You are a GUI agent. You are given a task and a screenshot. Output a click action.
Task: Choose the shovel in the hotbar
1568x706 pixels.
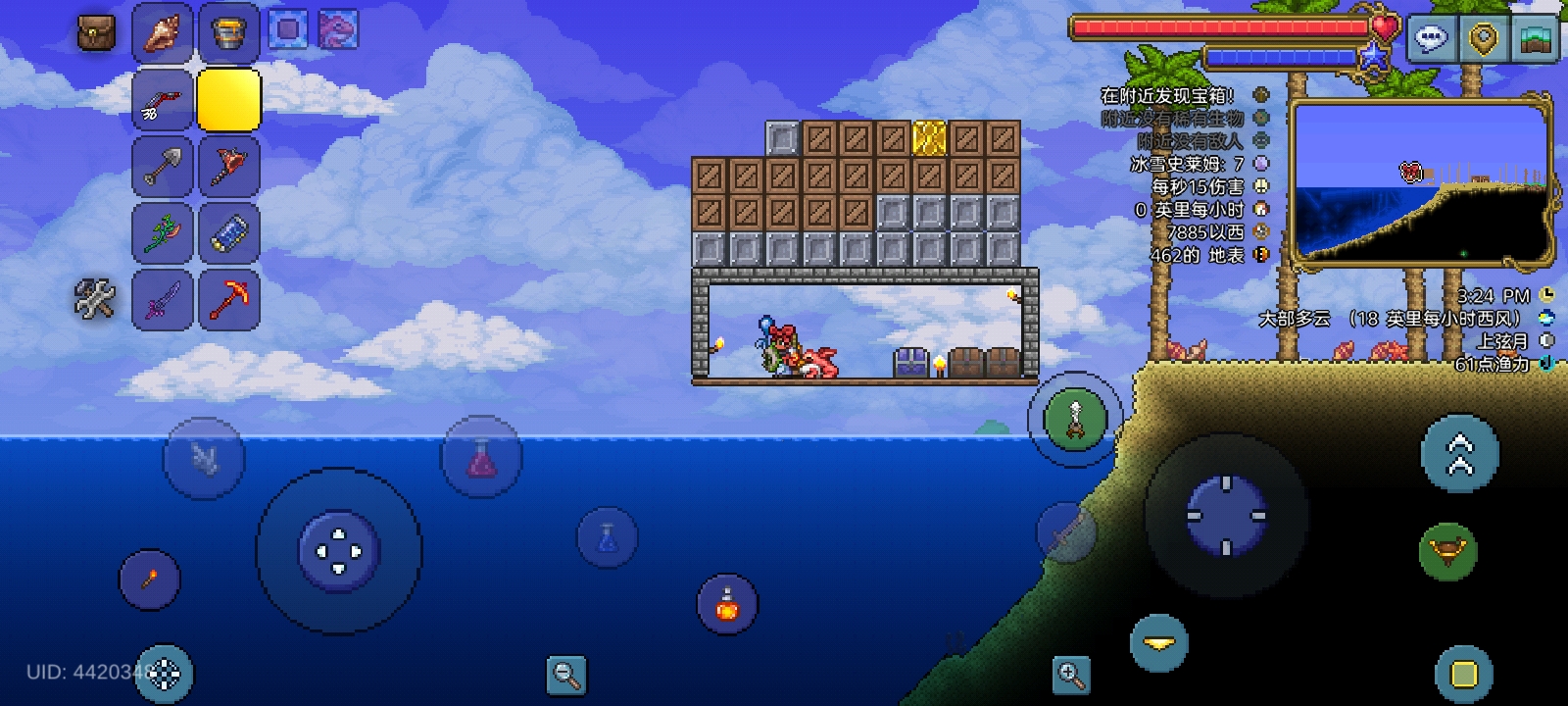(163, 166)
